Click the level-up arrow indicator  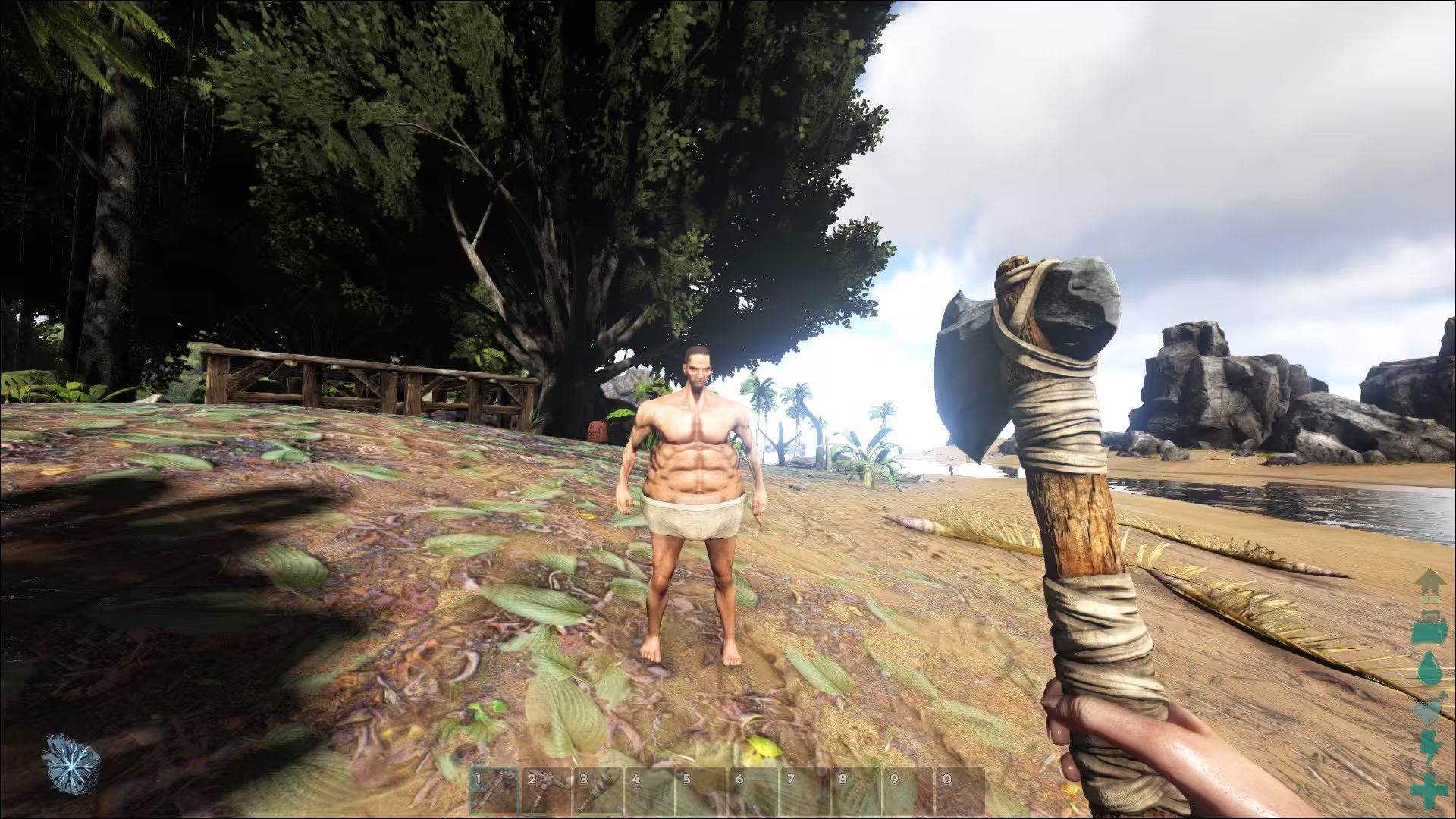(x=1432, y=586)
